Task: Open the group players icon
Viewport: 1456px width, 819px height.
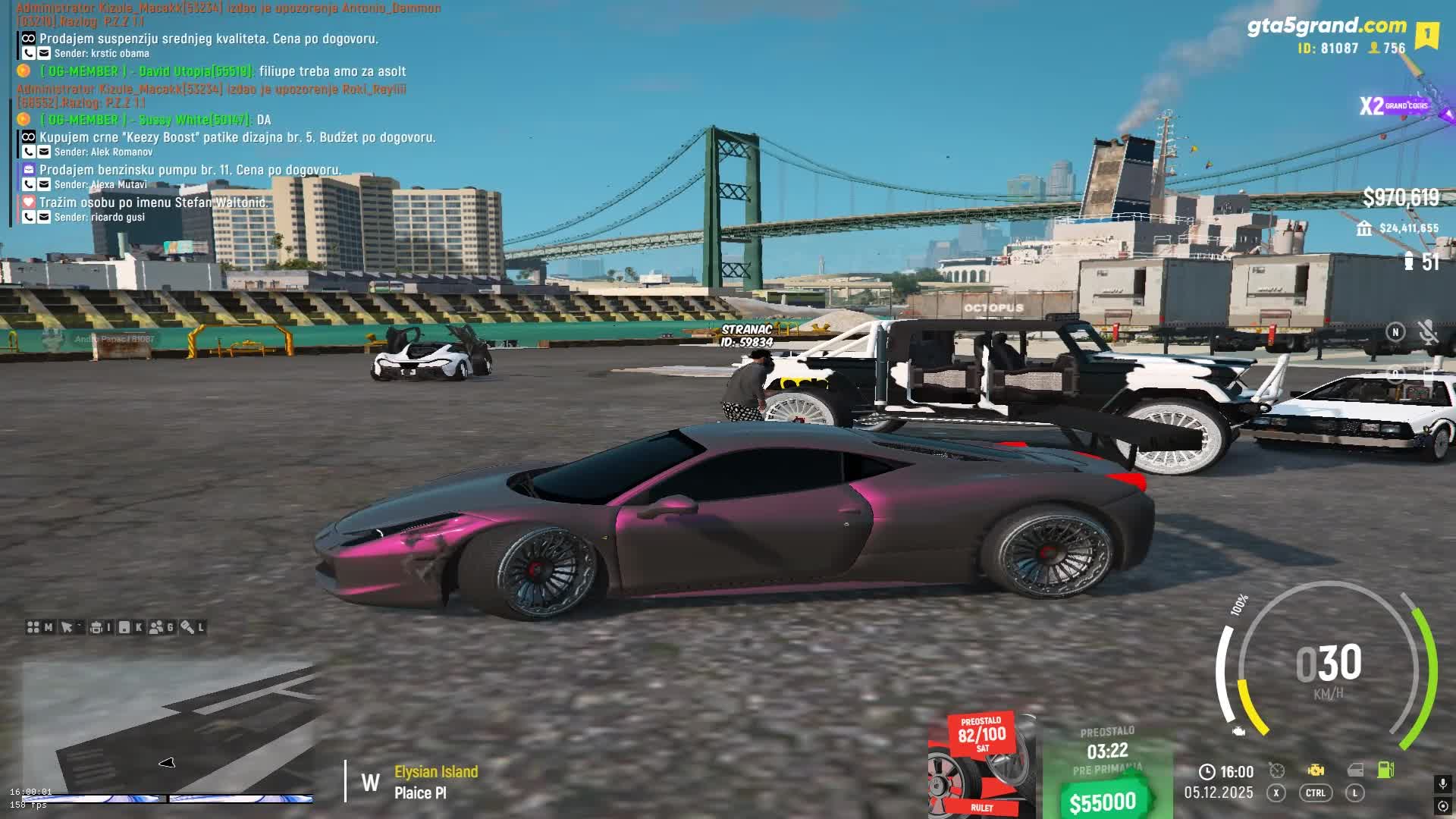Action: click(157, 627)
